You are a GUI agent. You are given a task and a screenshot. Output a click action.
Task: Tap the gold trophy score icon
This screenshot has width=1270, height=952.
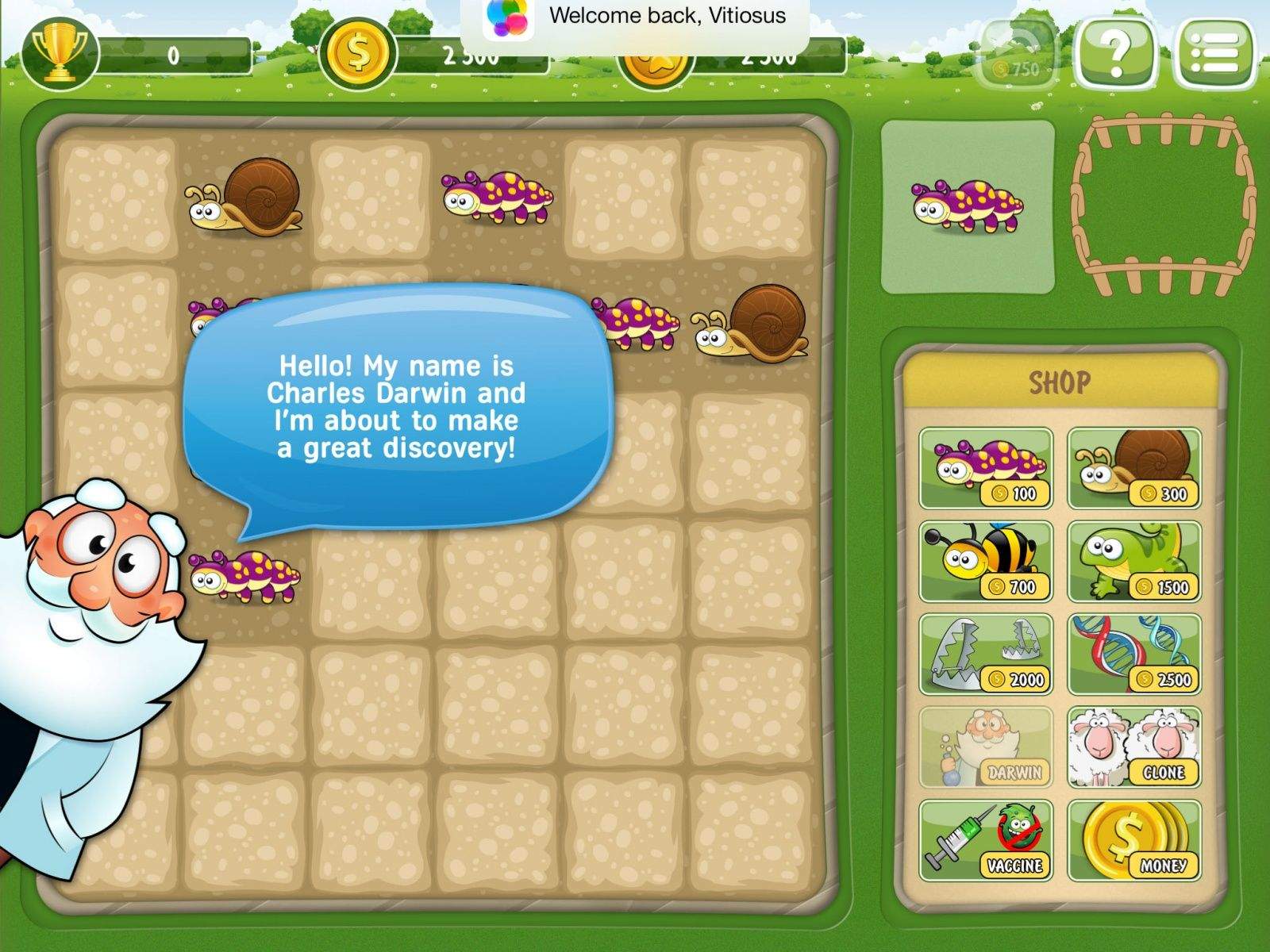pos(58,54)
